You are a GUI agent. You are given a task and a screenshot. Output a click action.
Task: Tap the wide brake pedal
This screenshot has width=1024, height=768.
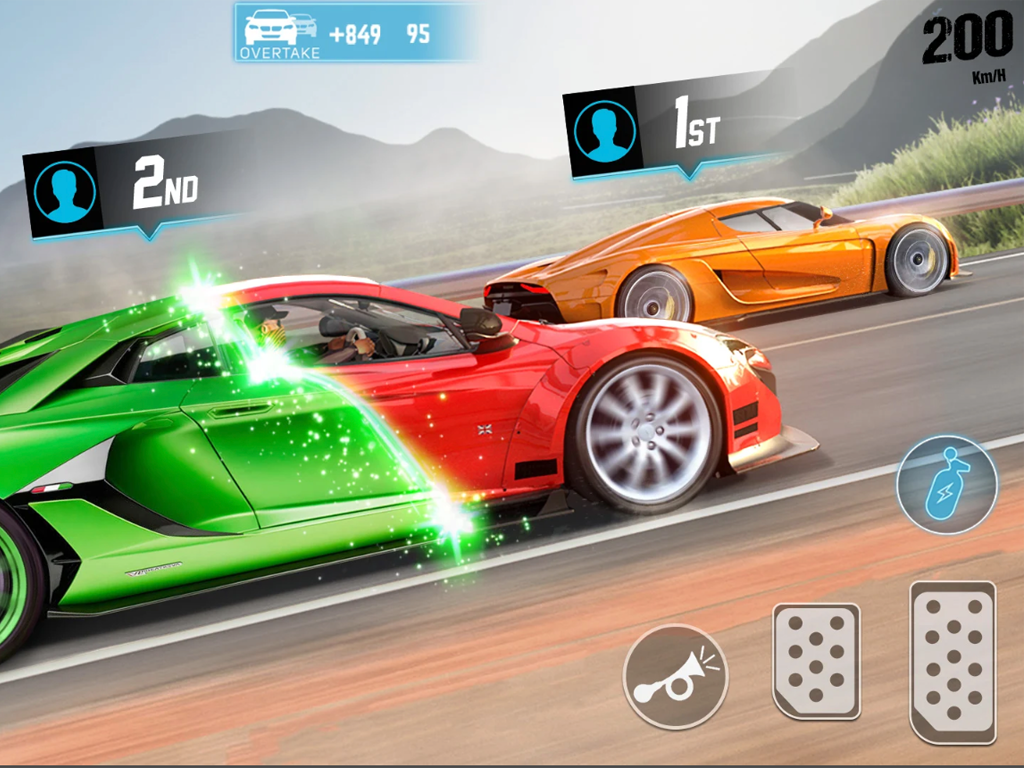click(x=816, y=660)
